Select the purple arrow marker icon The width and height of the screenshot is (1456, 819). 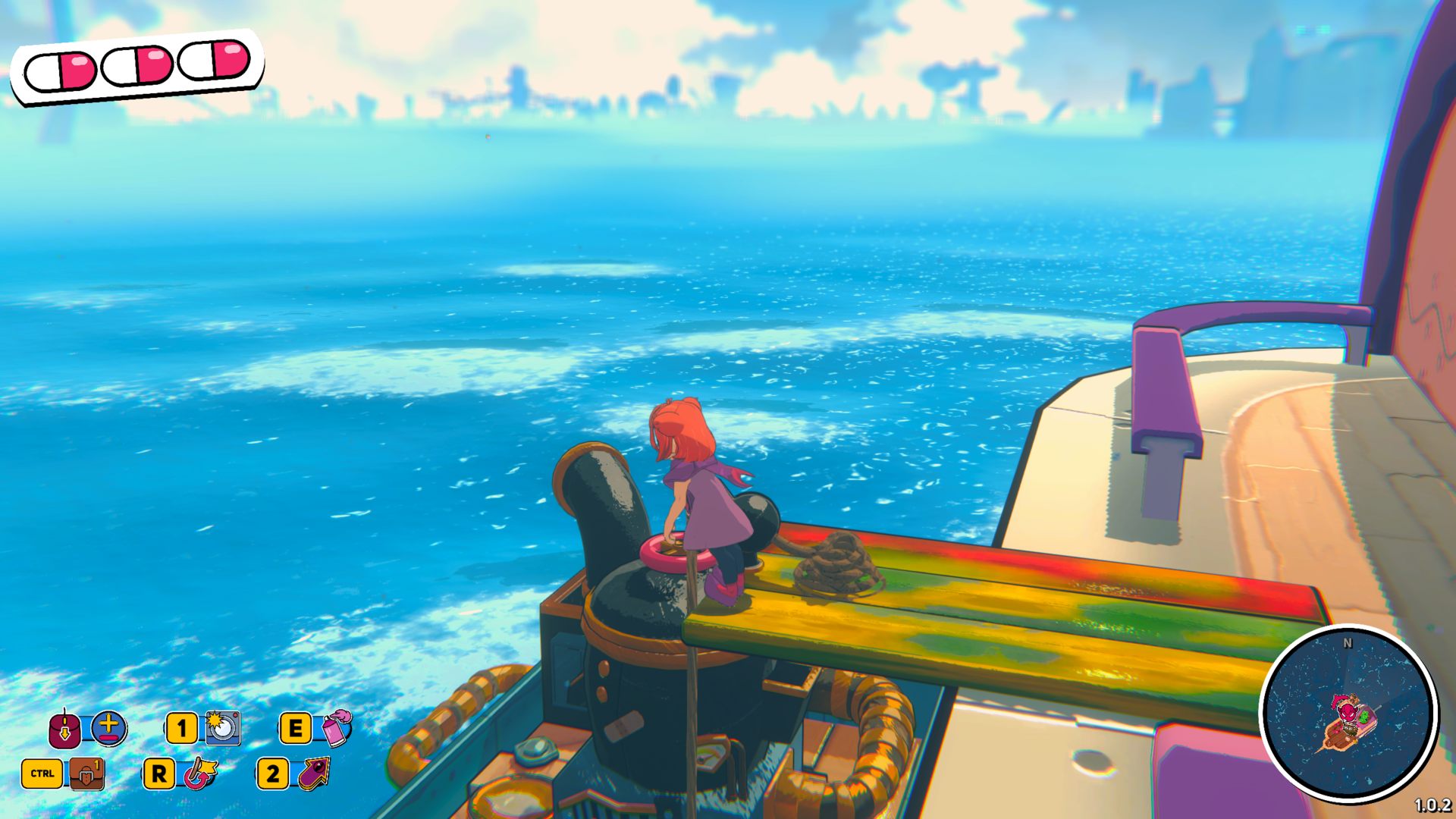[315, 773]
